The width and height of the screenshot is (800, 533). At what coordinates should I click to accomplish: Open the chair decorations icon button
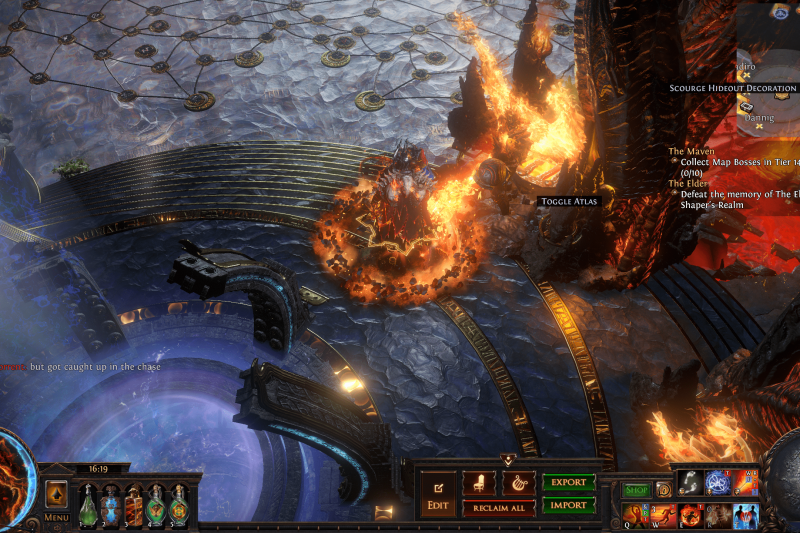click(479, 483)
